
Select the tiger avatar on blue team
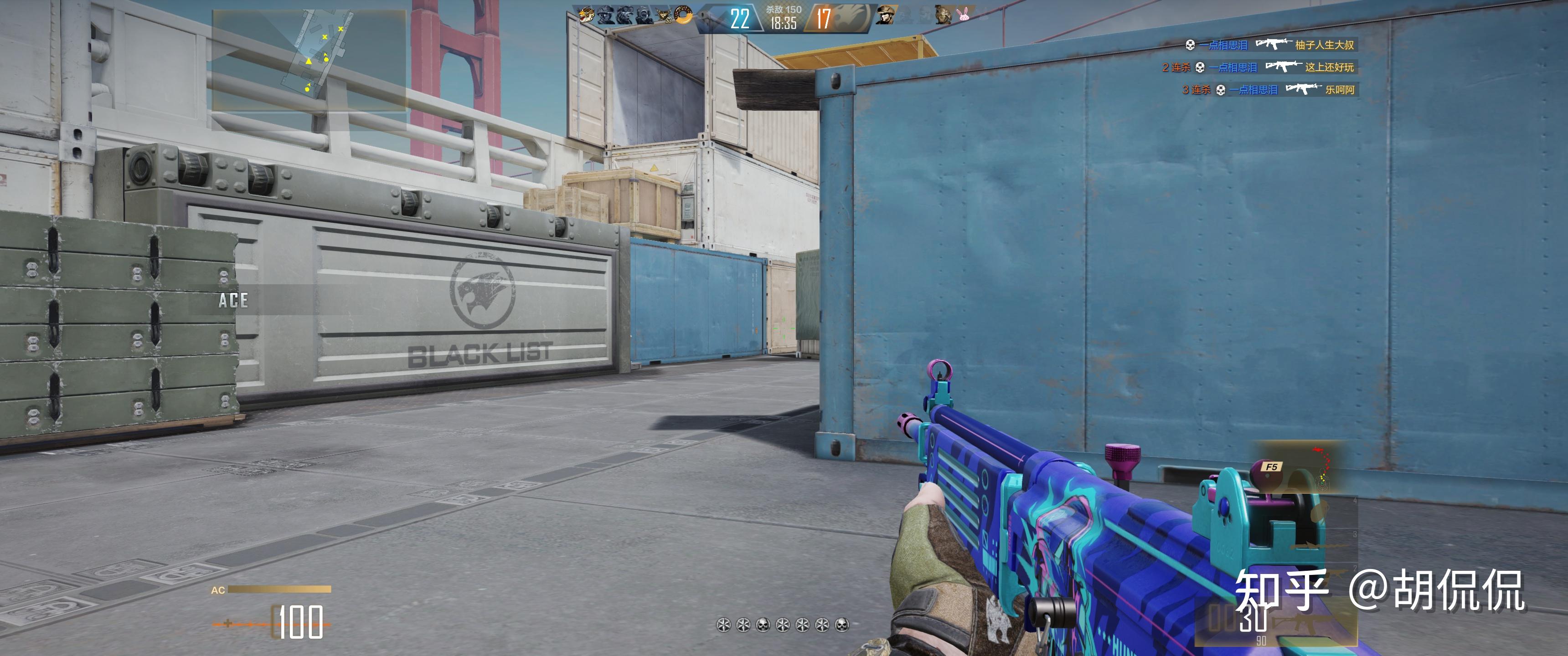586,15
